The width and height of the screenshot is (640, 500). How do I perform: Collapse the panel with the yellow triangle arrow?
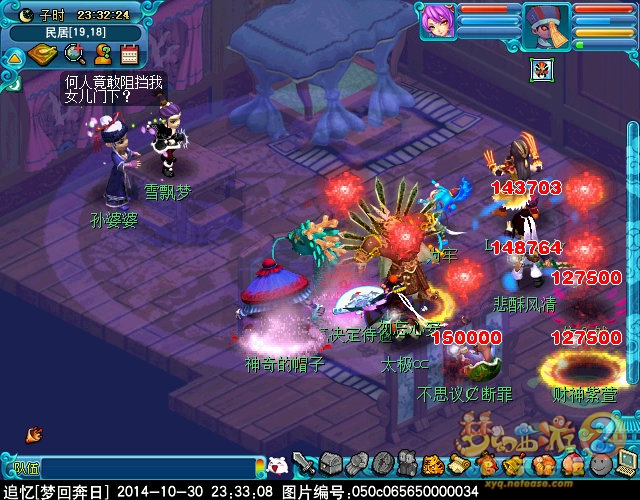(x=14, y=57)
